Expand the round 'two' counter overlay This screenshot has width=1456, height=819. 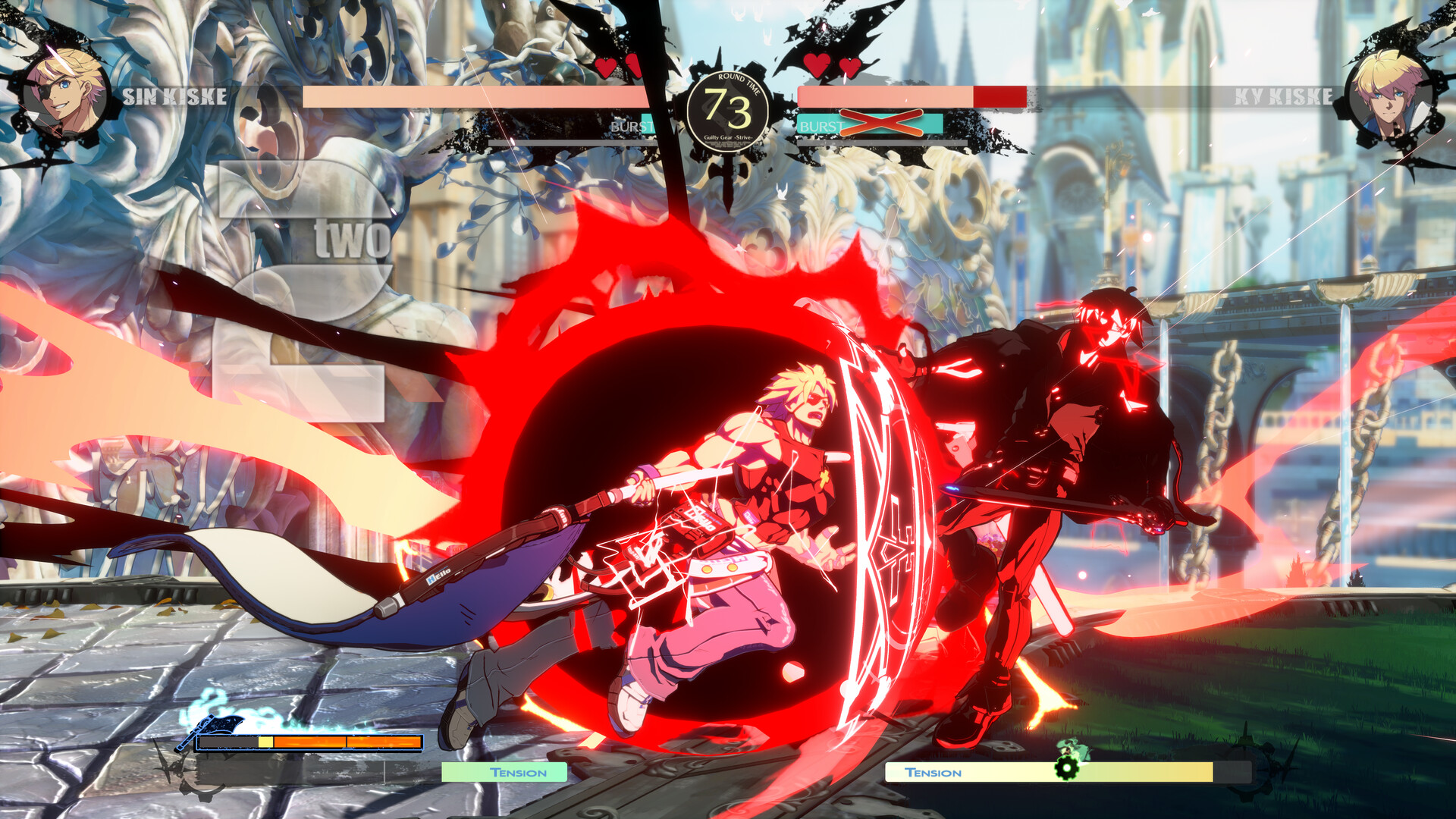pyautogui.click(x=353, y=236)
